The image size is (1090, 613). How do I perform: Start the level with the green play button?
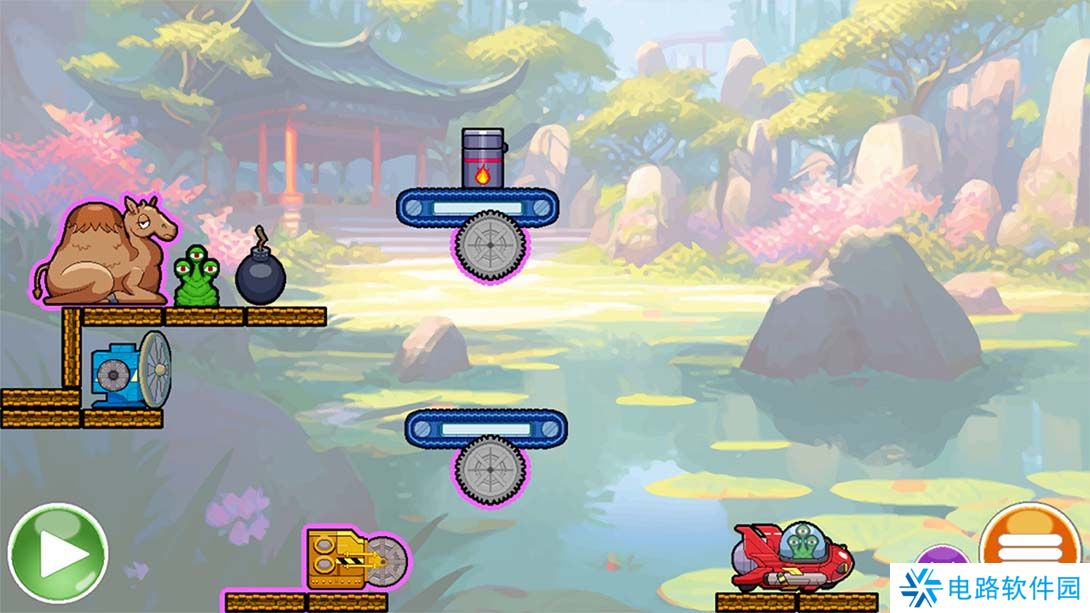click(57, 553)
